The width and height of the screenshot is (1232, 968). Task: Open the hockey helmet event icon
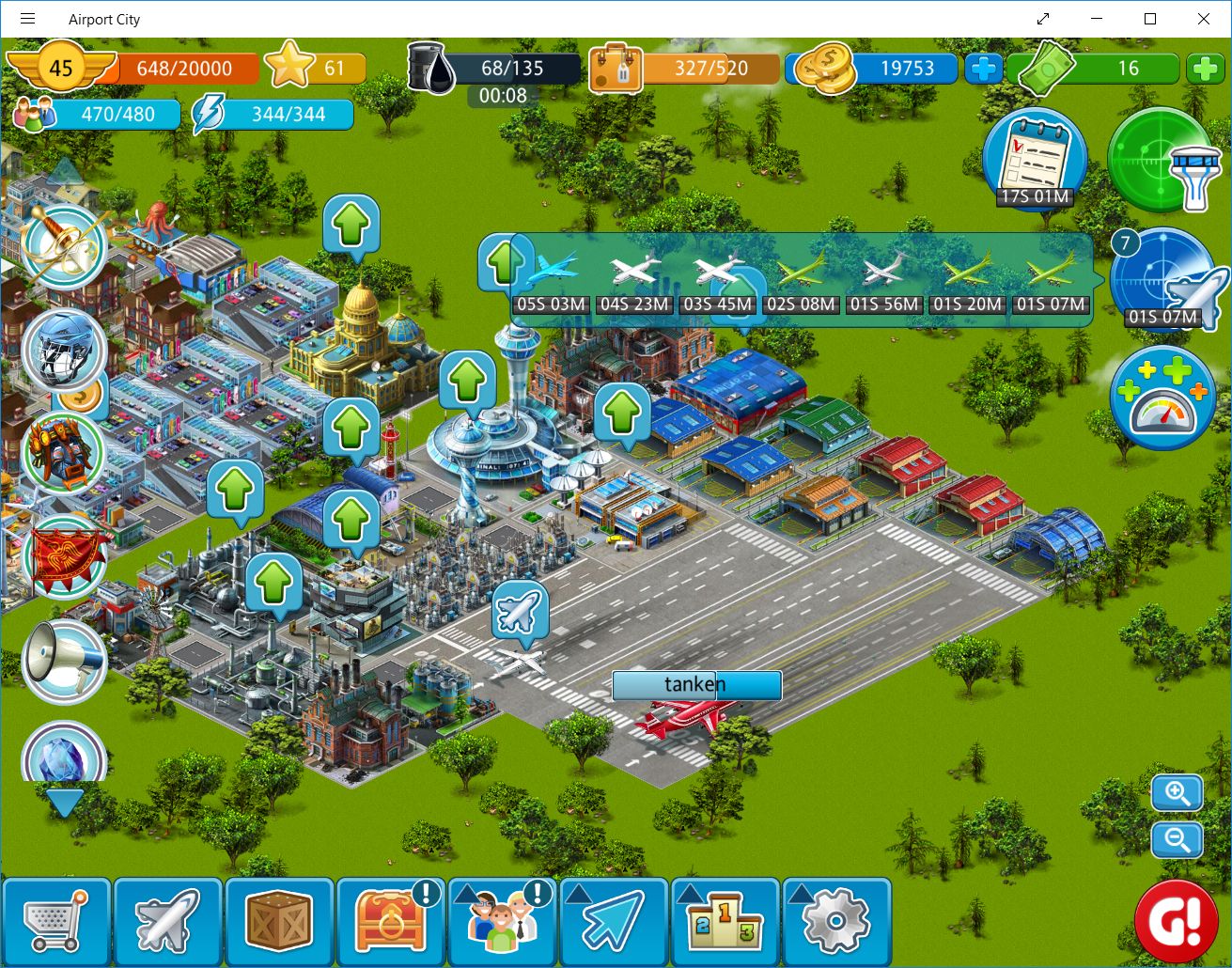pyautogui.click(x=64, y=351)
